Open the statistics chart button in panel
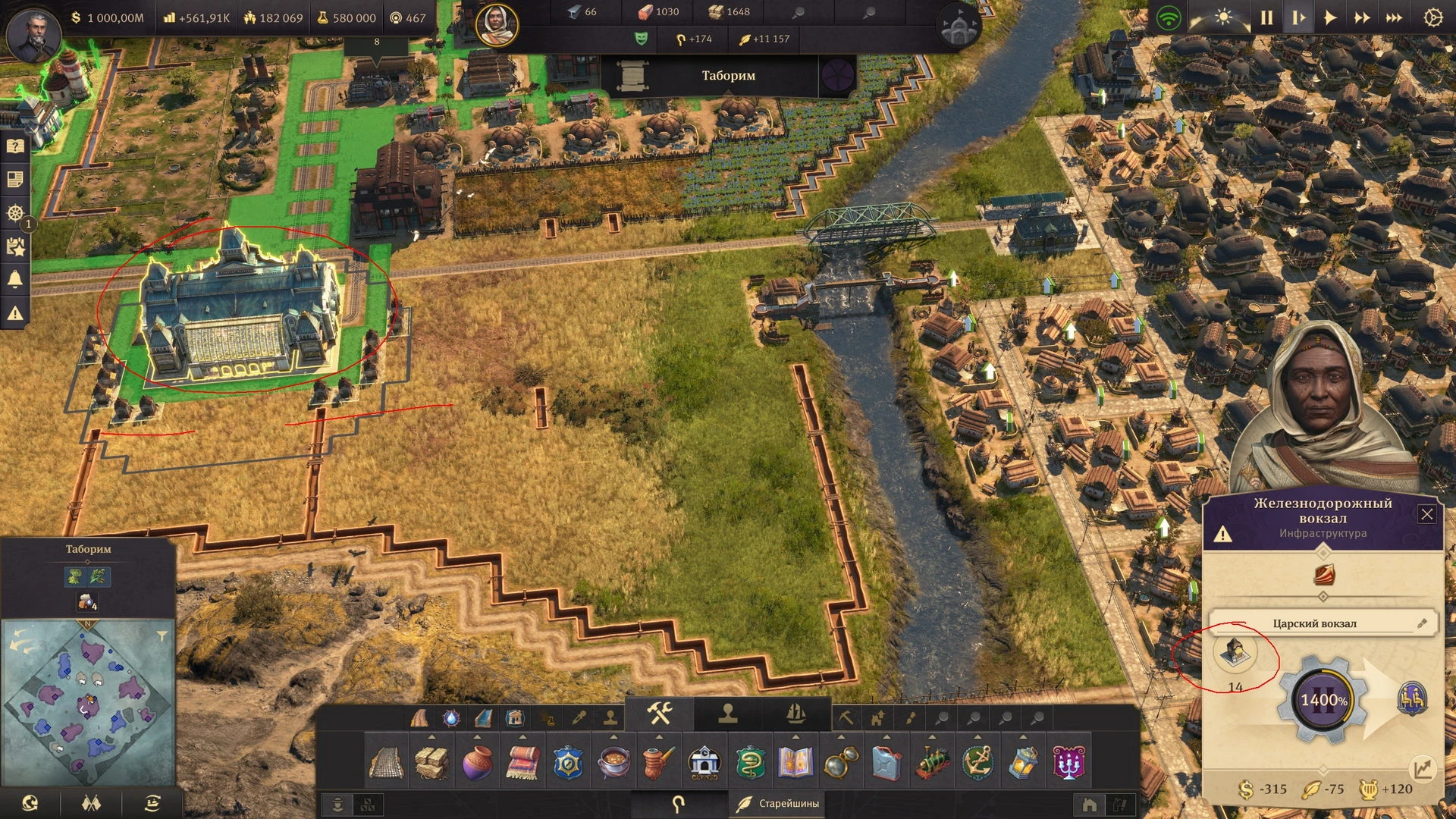 coord(1423,769)
